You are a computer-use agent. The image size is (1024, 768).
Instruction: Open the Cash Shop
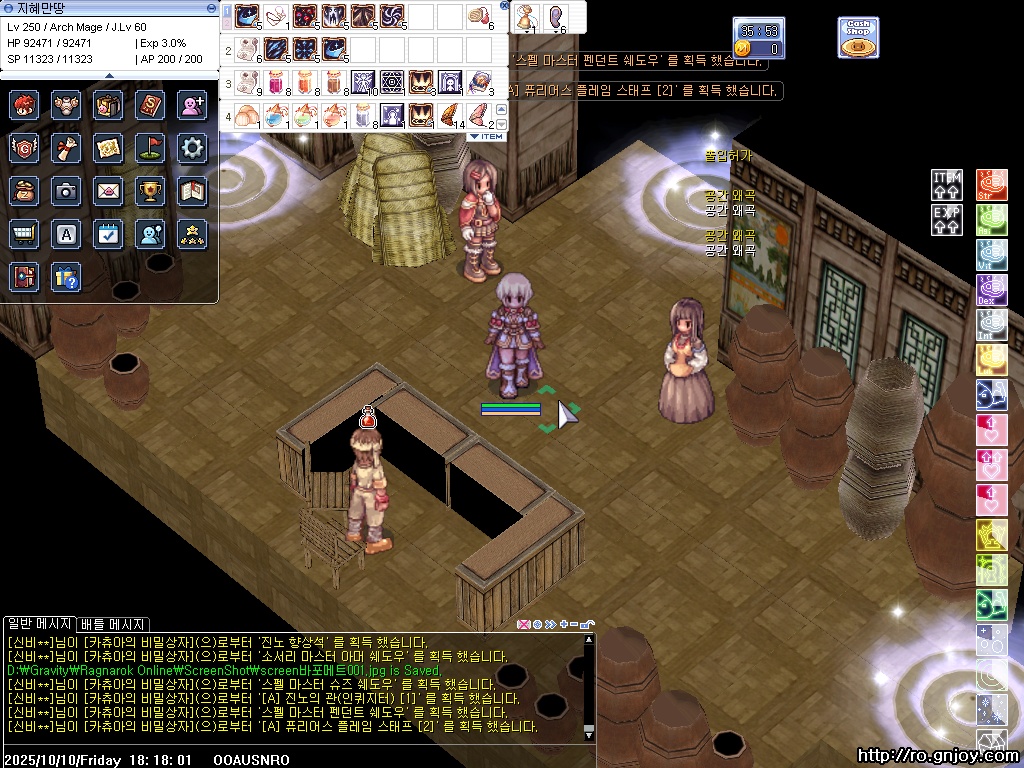click(858, 37)
